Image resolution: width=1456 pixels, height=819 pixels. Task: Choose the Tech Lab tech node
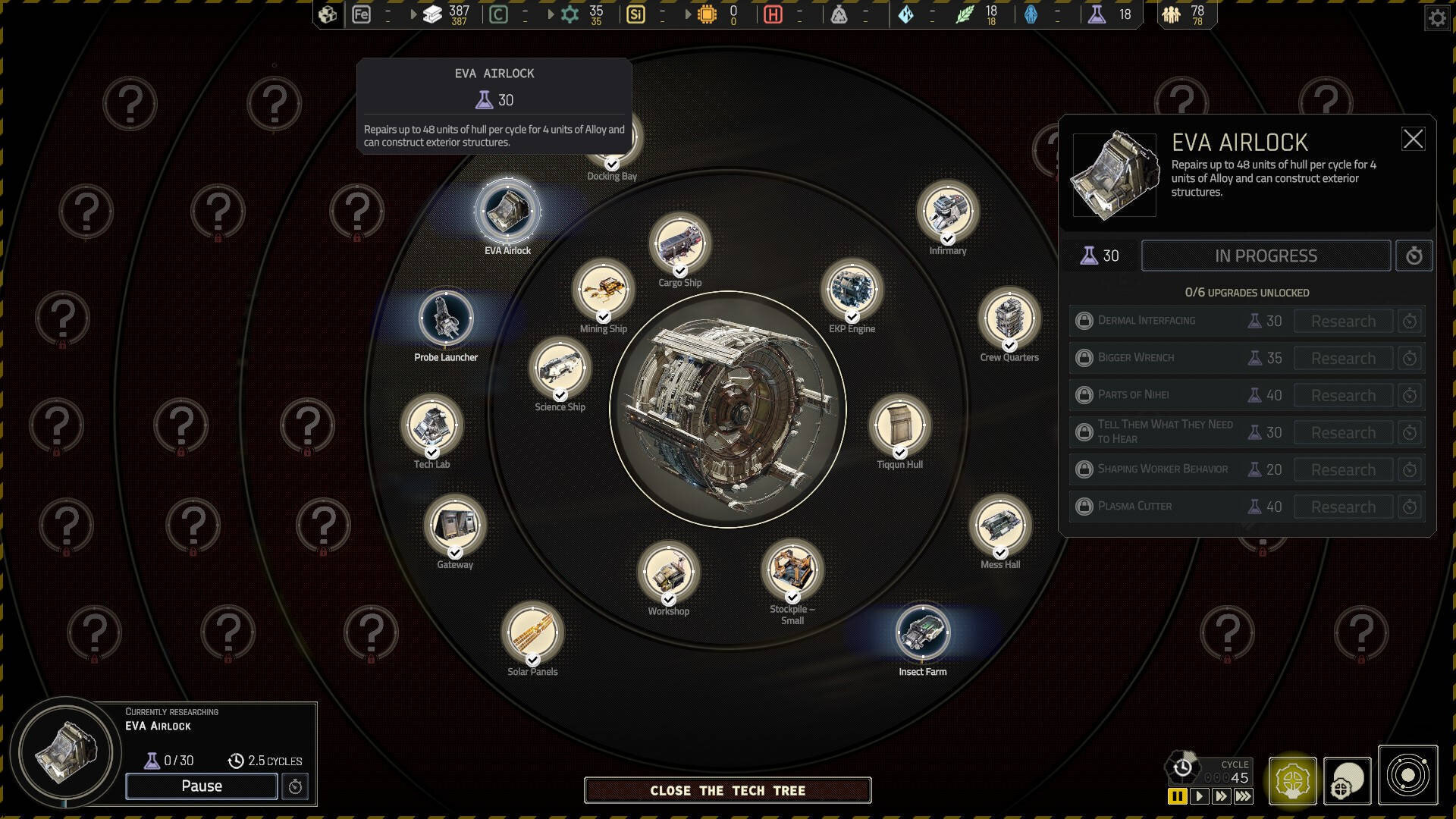431,425
